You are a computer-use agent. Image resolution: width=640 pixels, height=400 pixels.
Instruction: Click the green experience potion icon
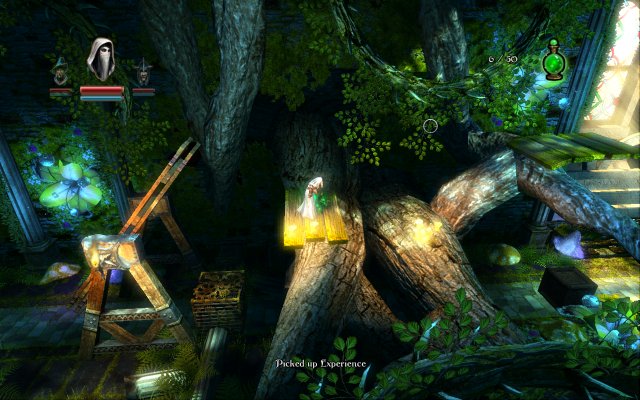pos(552,64)
